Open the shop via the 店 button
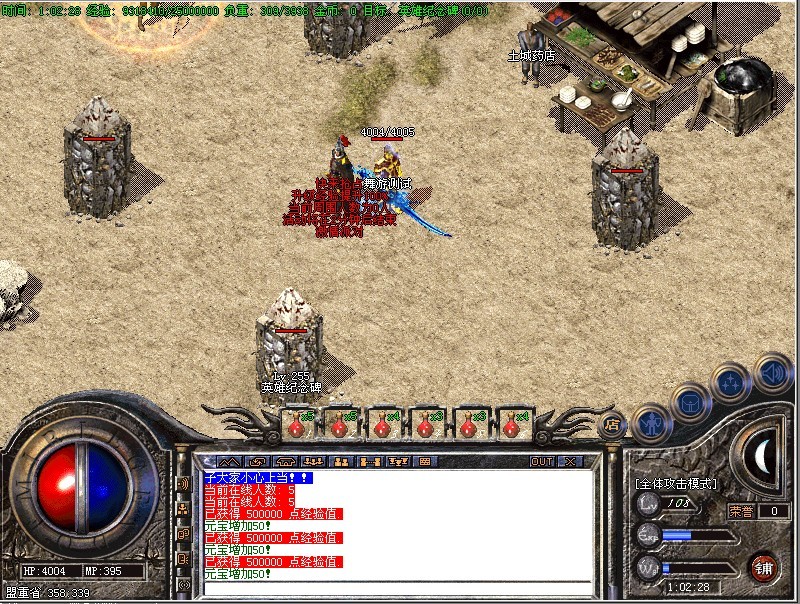800x604 pixels. click(x=611, y=424)
